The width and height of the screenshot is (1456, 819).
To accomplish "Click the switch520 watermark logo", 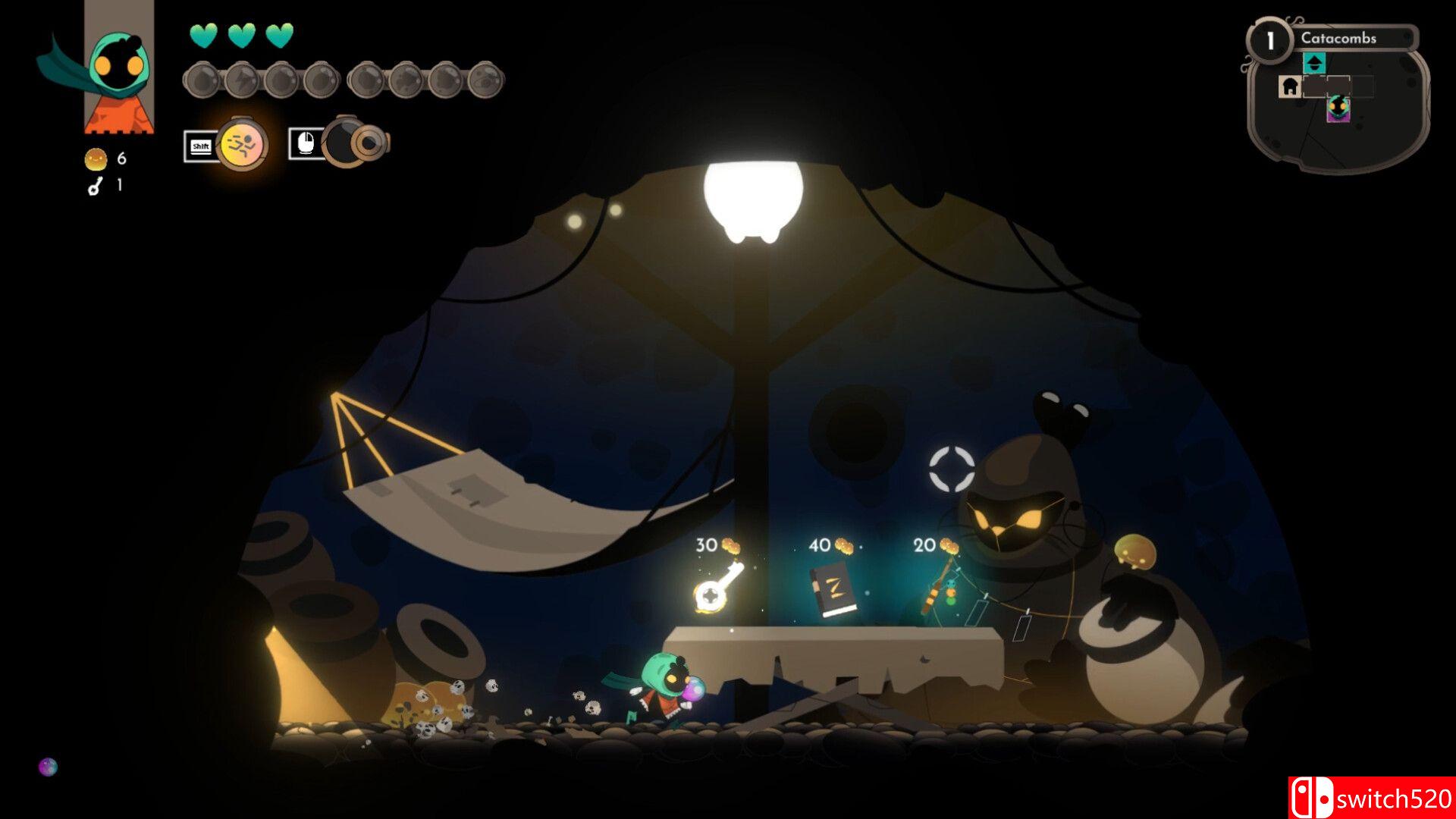I will (x=1371, y=798).
